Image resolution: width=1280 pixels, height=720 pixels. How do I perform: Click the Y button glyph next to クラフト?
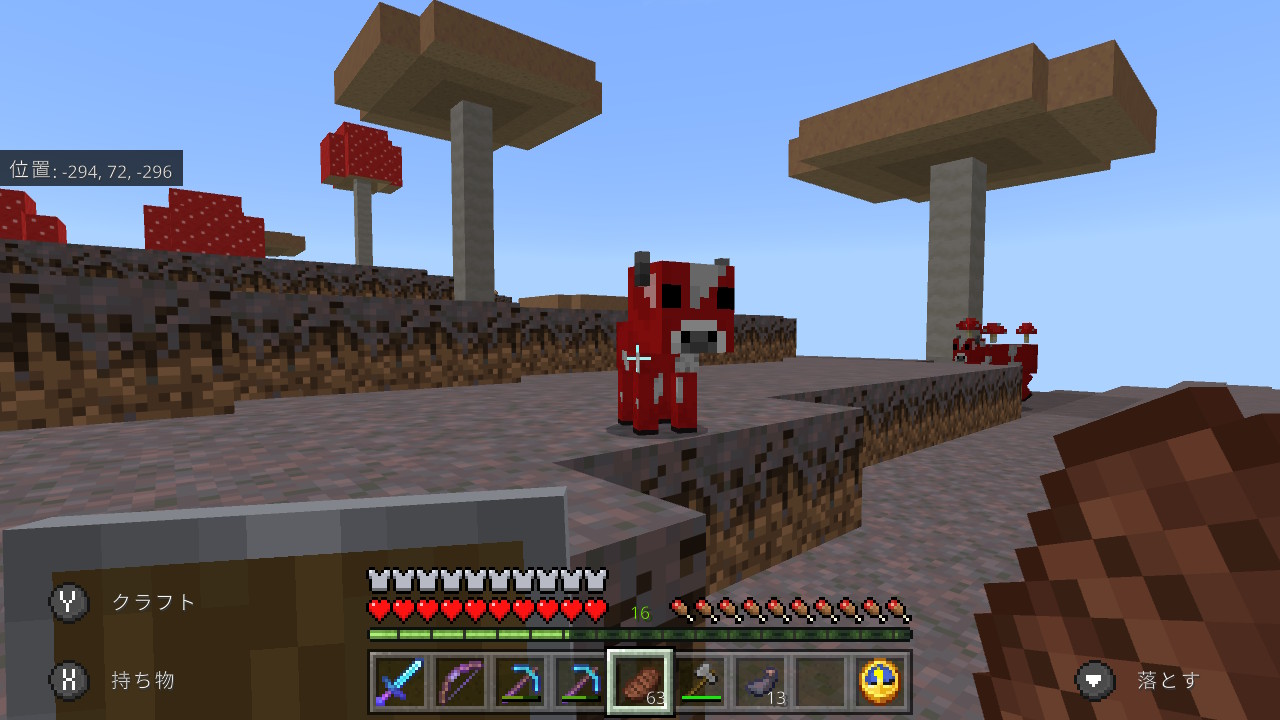69,602
